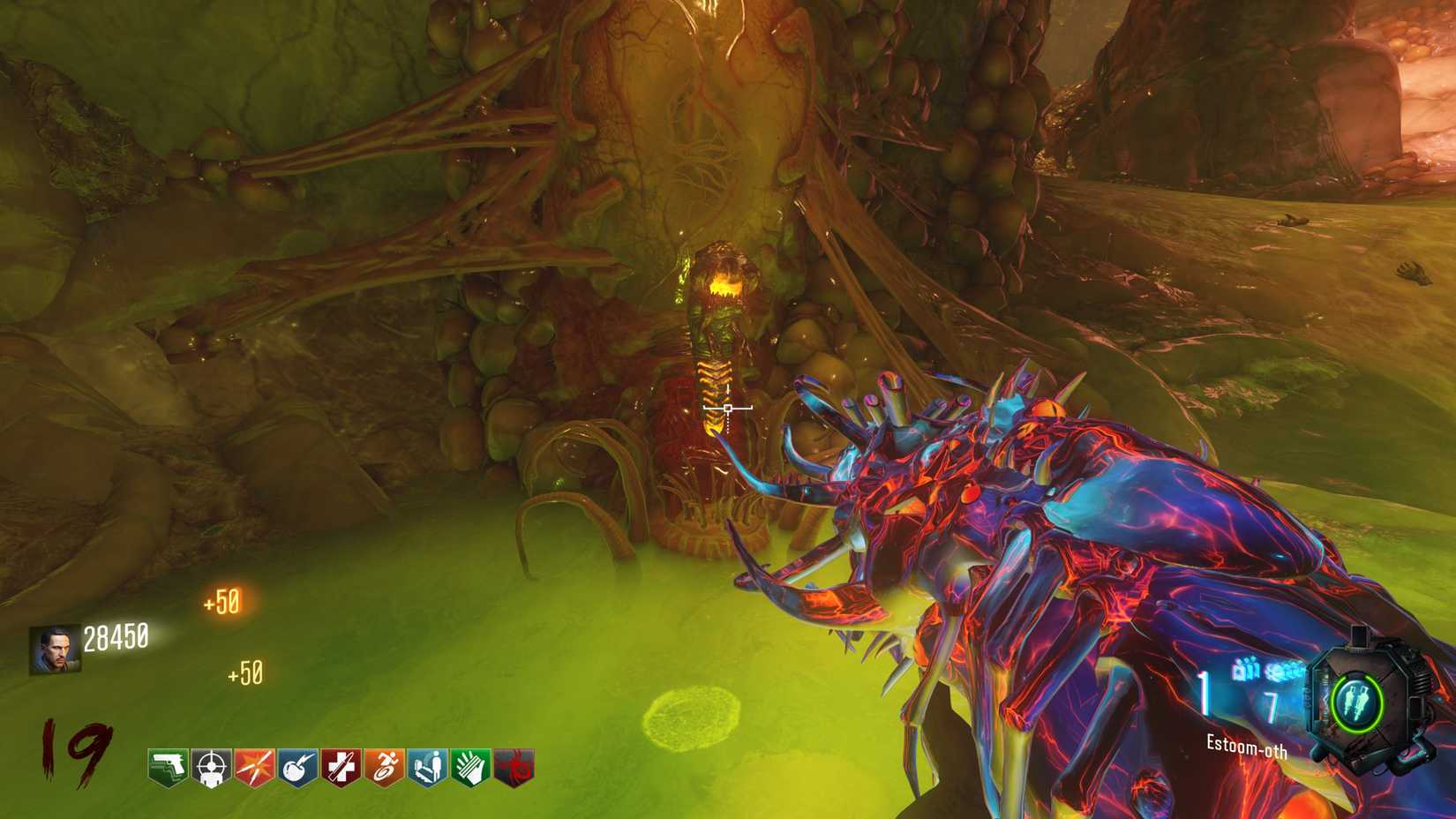The width and height of the screenshot is (1456, 819).
Task: Select the Mule Kick perk icon
Action: (x=166, y=768)
